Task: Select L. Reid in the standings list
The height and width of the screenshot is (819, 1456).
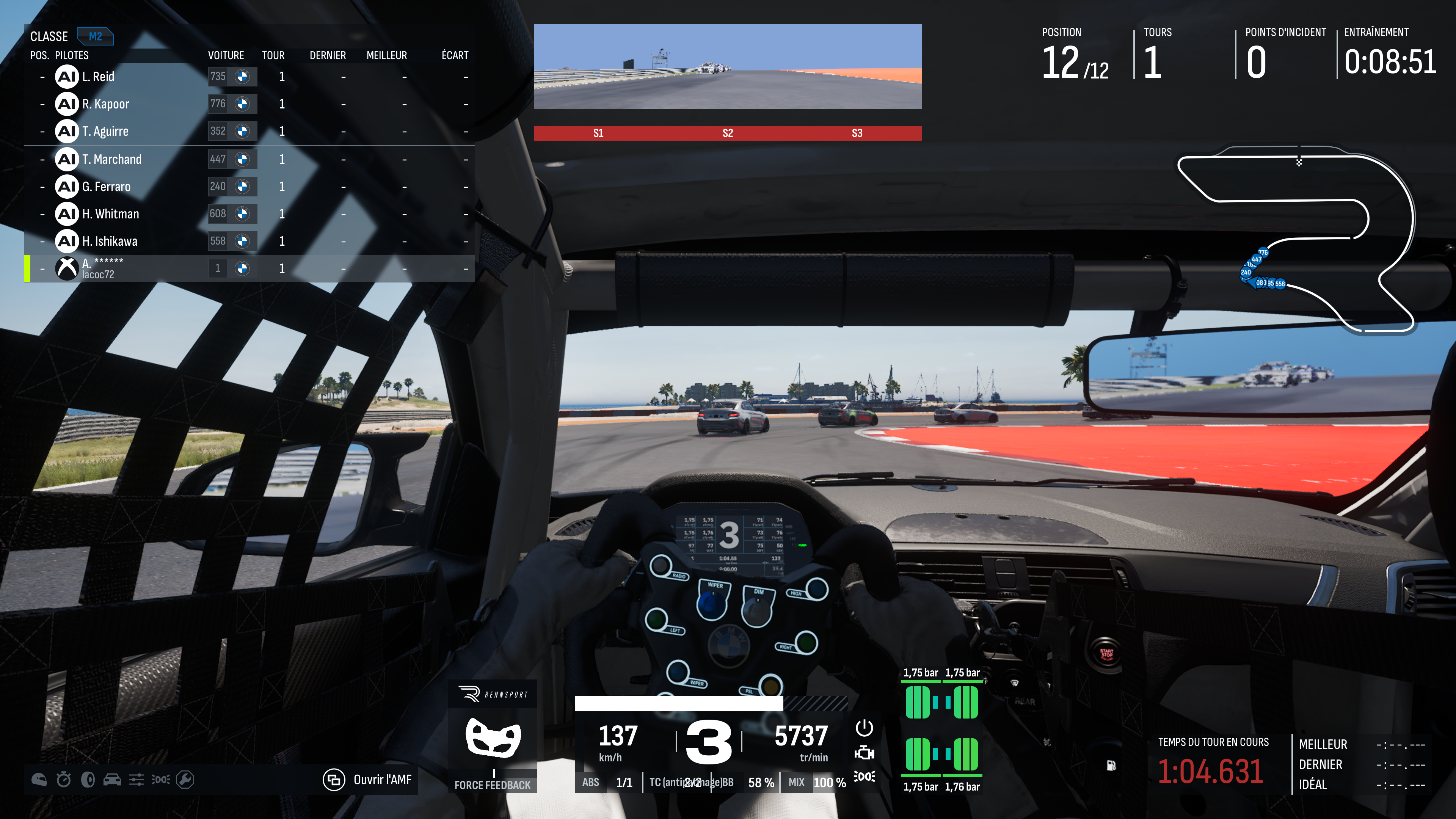Action: [x=98, y=77]
